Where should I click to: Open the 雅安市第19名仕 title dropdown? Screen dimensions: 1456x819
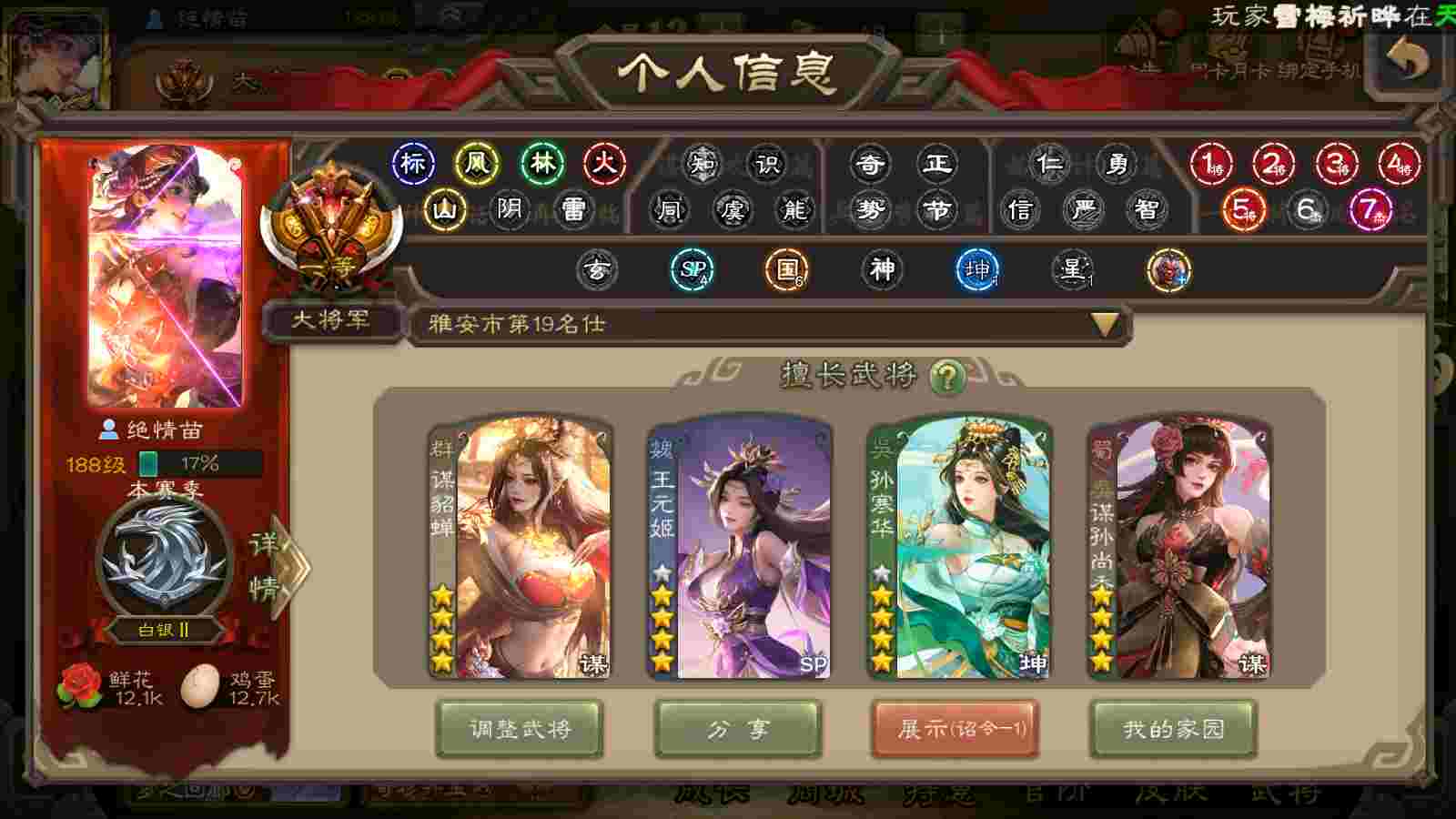pyautogui.click(x=1104, y=325)
